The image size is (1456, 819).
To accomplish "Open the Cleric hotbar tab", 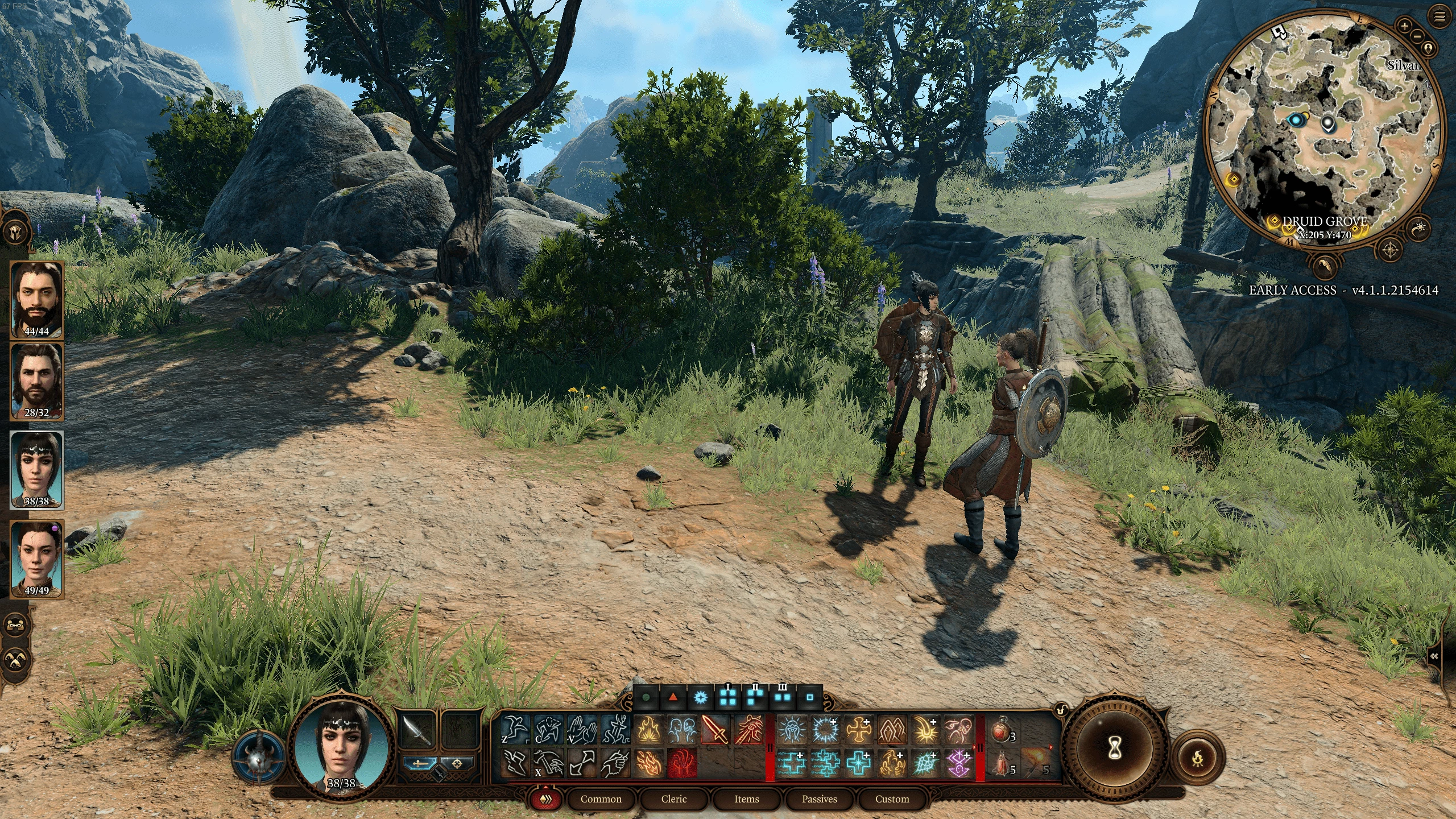I will [x=674, y=799].
